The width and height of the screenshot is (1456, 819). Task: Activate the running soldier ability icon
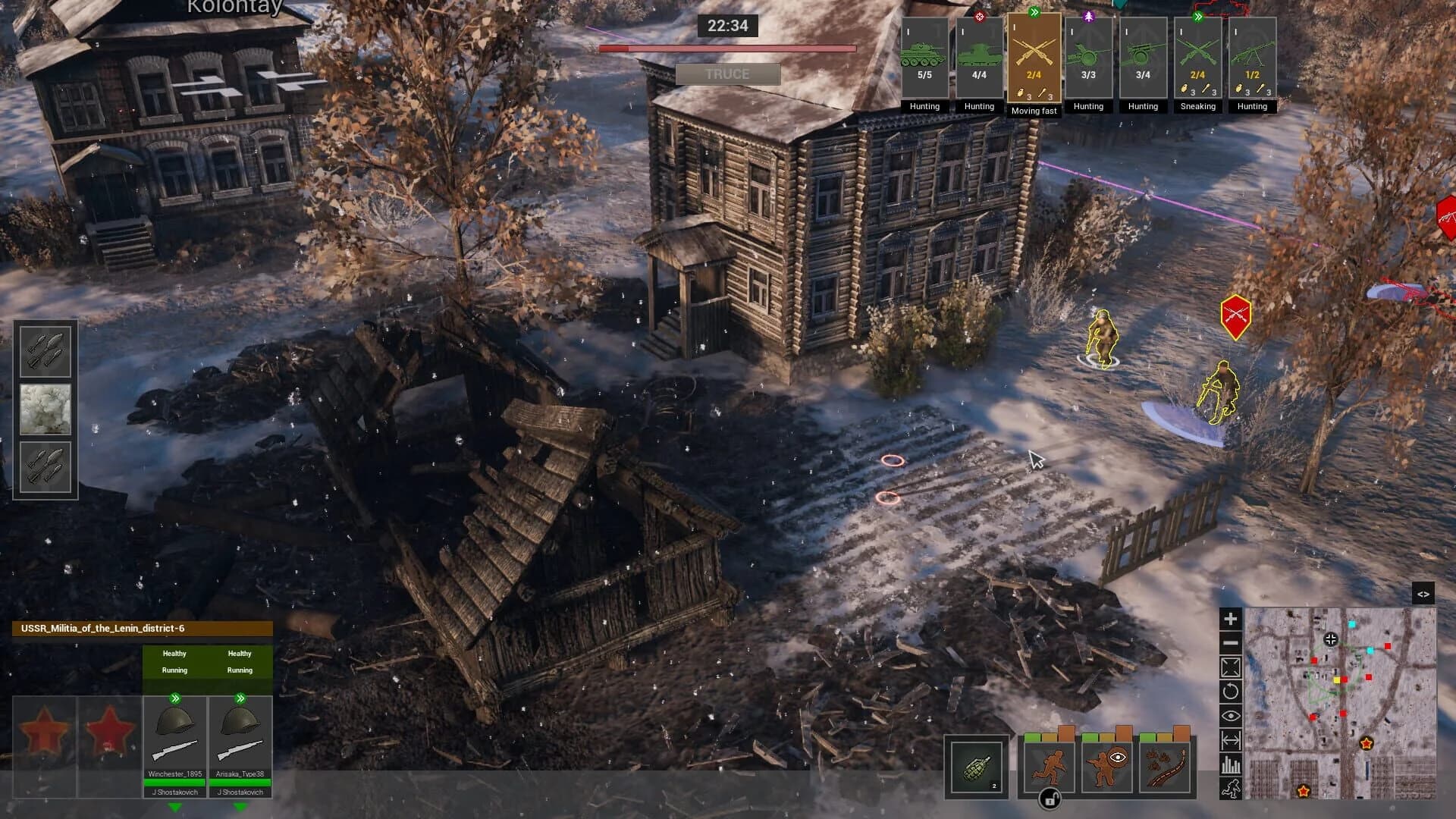coord(1050,767)
